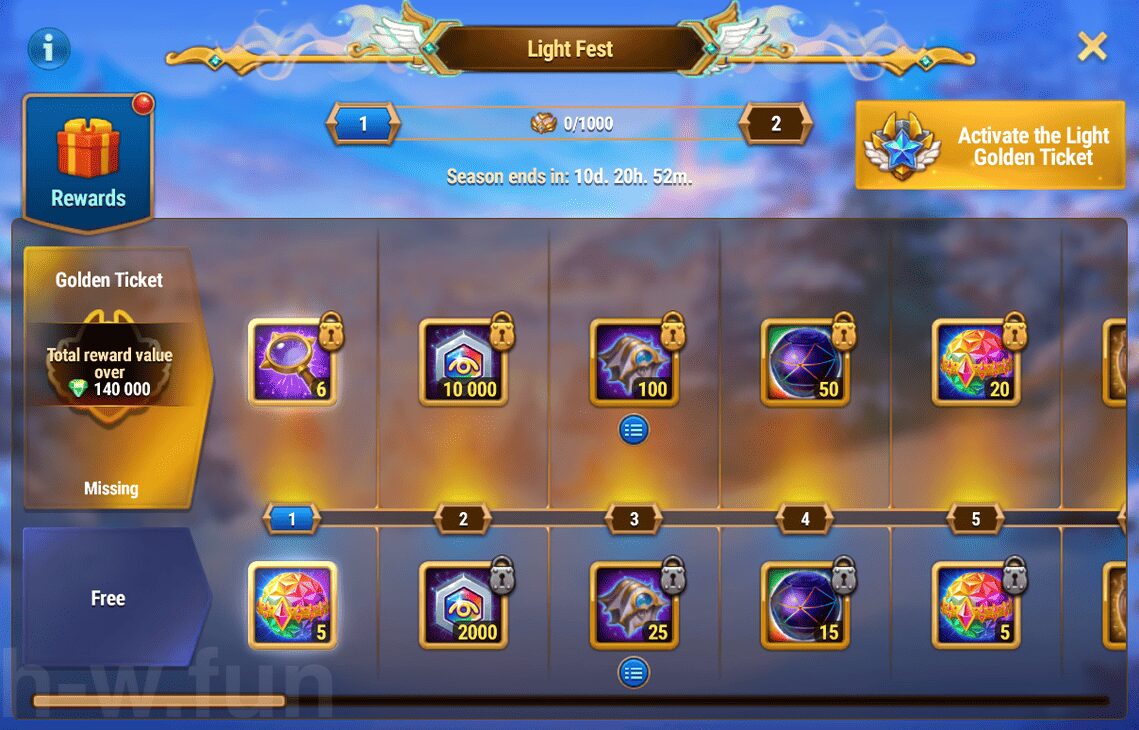Open the info button
This screenshot has width=1139, height=730.
pos(48,47)
